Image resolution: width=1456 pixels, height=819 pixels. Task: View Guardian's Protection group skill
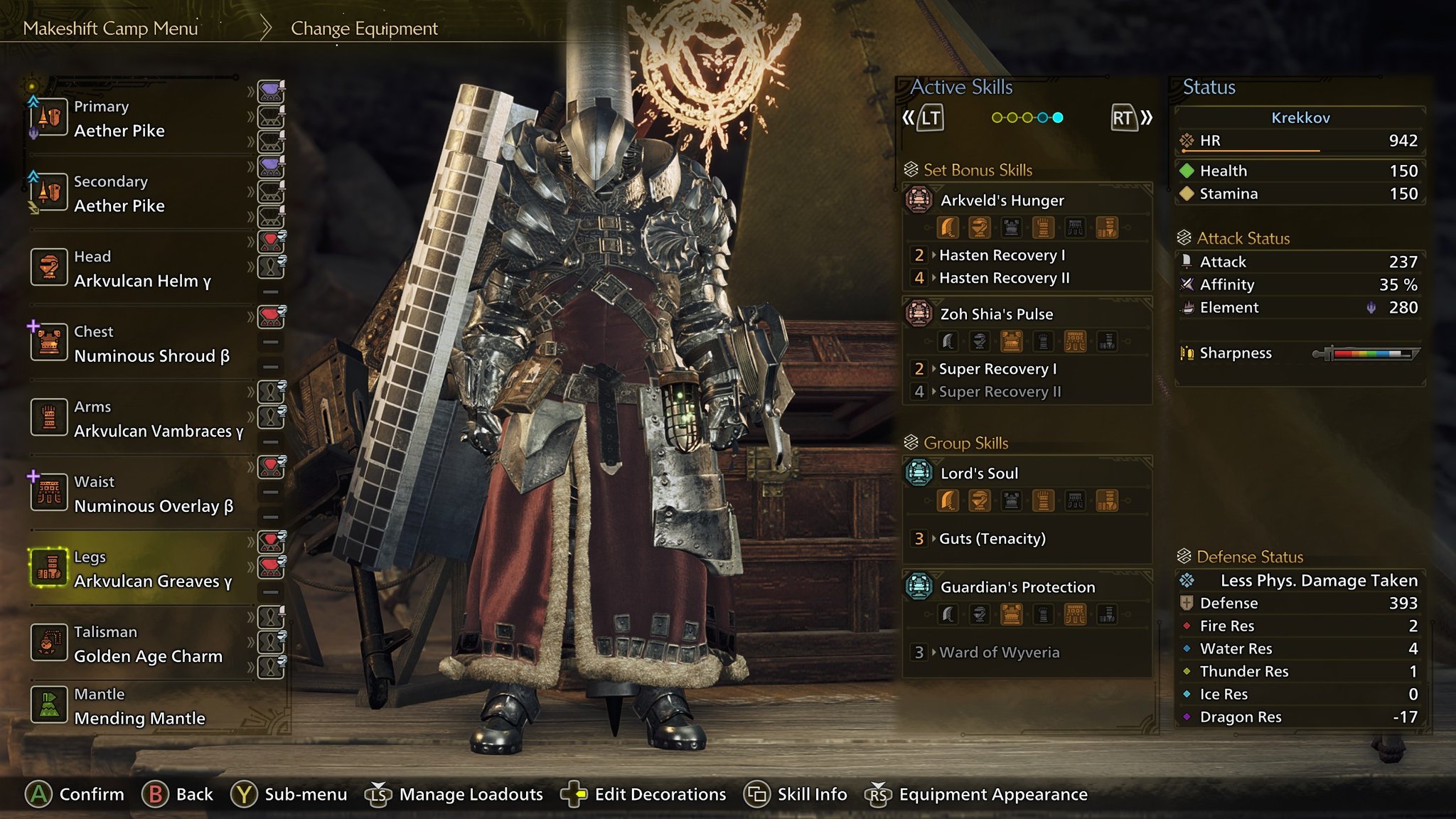pyautogui.click(x=1017, y=587)
